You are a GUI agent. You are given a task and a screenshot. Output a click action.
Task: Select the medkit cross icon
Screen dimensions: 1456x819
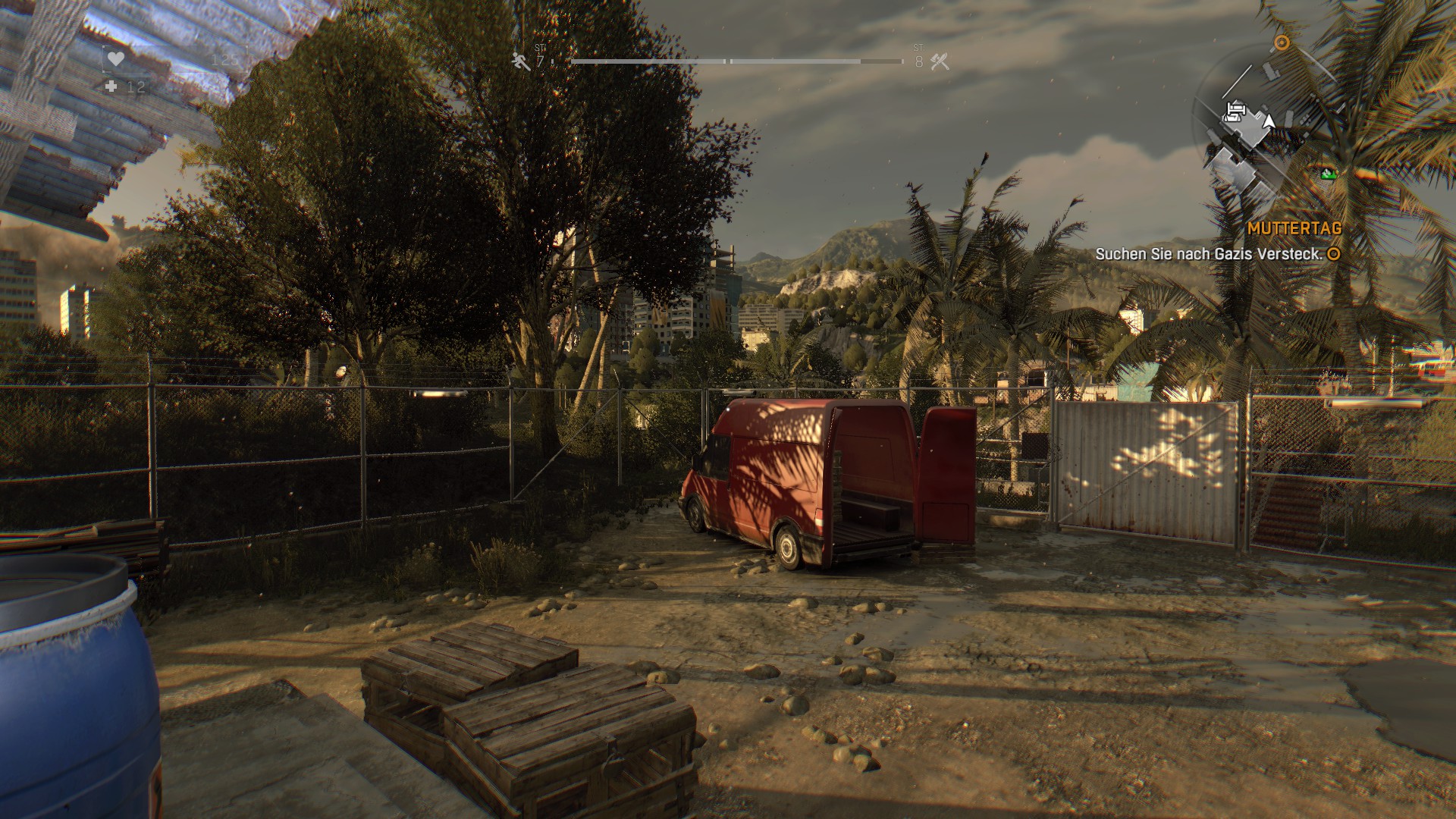(111, 87)
